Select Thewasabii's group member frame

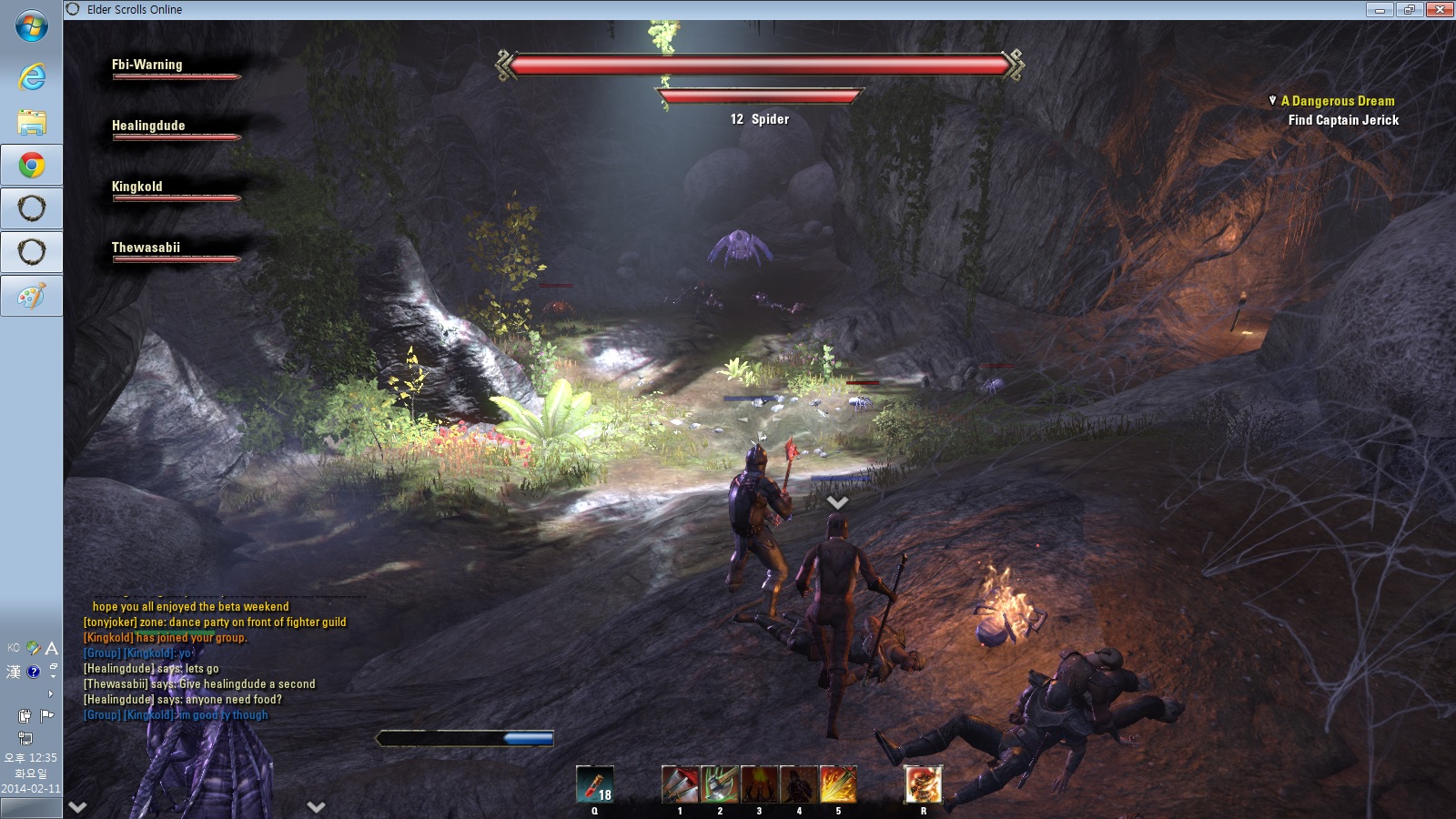coord(147,248)
